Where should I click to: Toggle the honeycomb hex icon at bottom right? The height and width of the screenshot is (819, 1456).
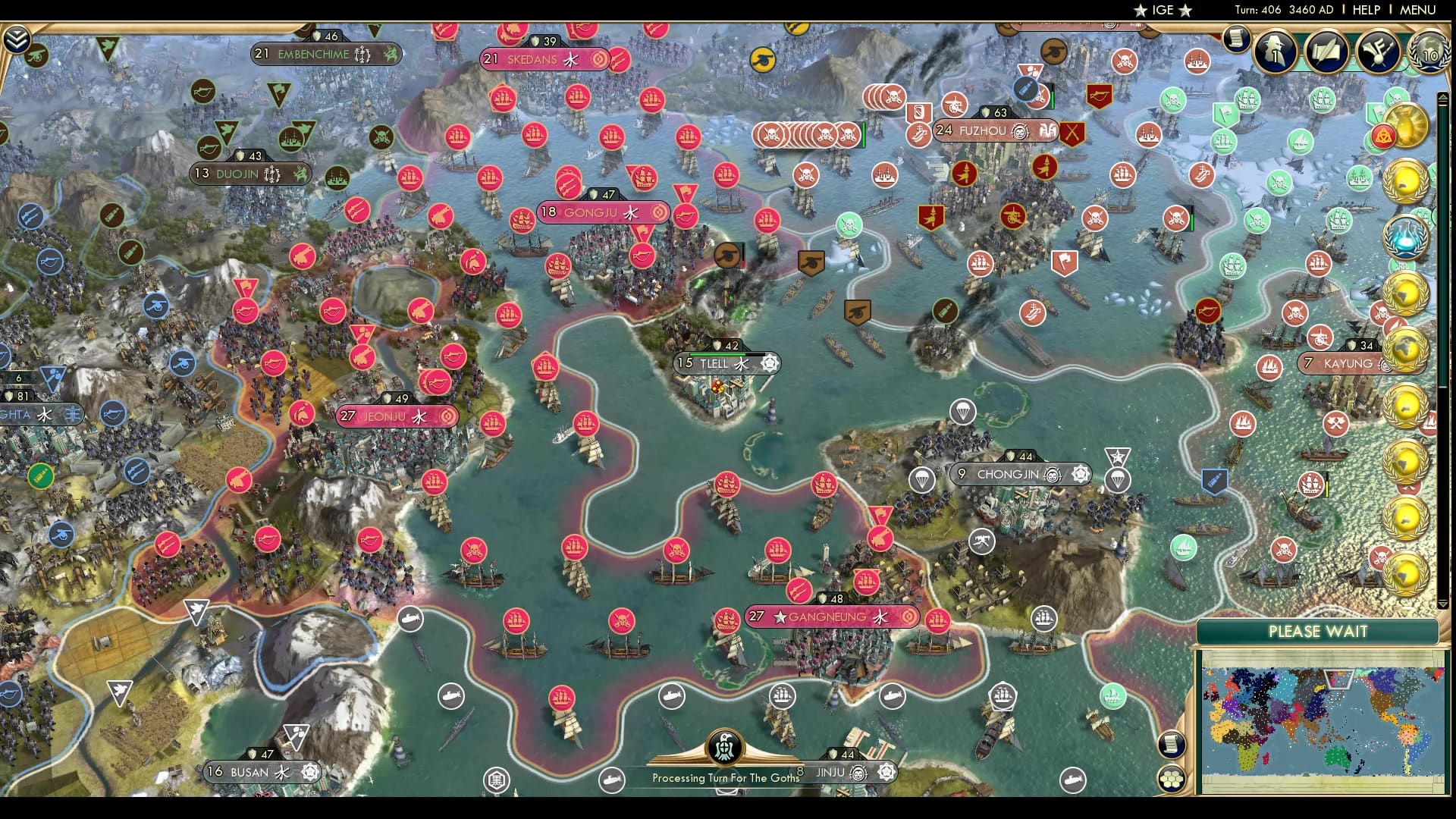(x=1172, y=779)
